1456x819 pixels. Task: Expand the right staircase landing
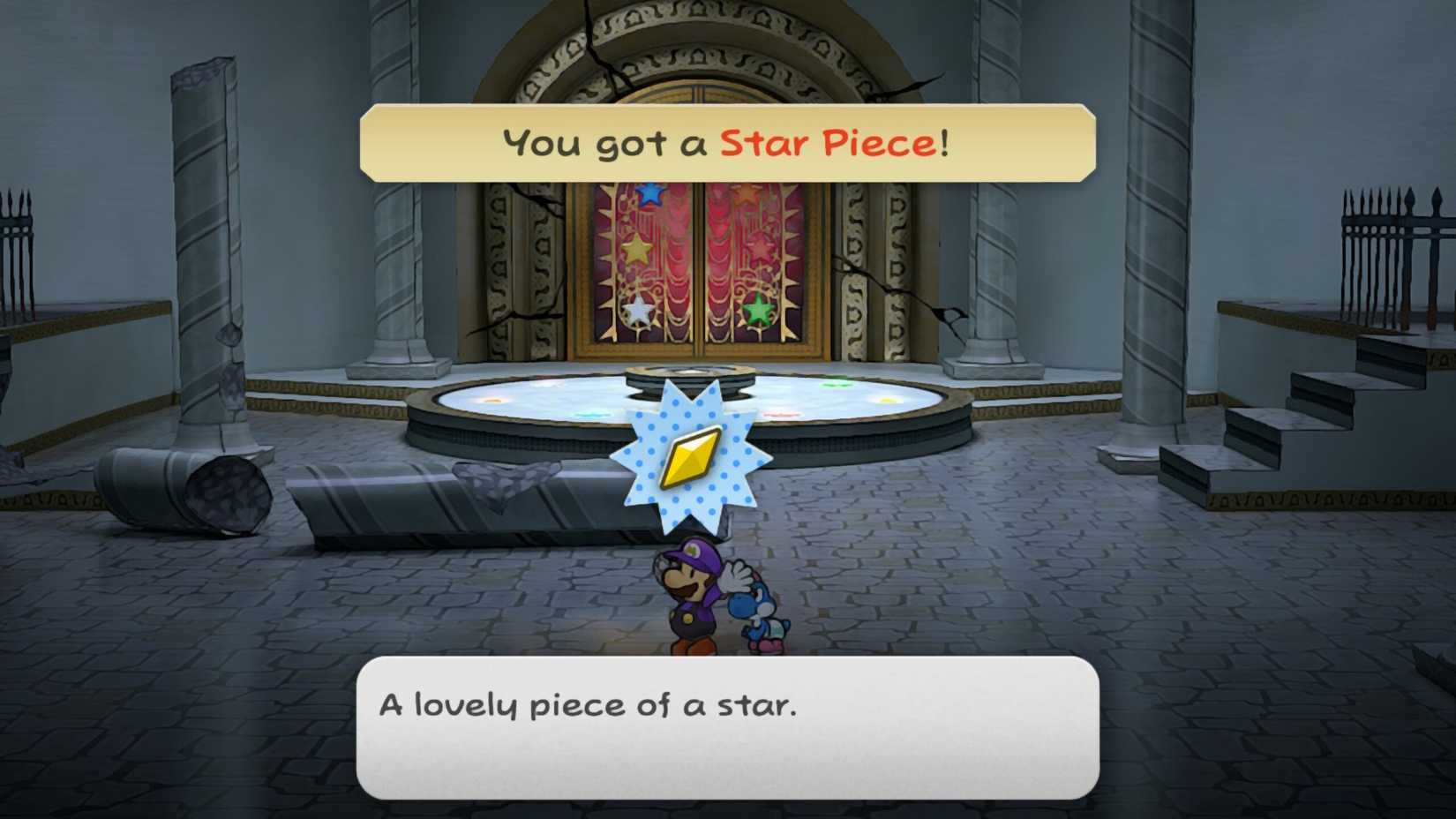pos(1297,415)
